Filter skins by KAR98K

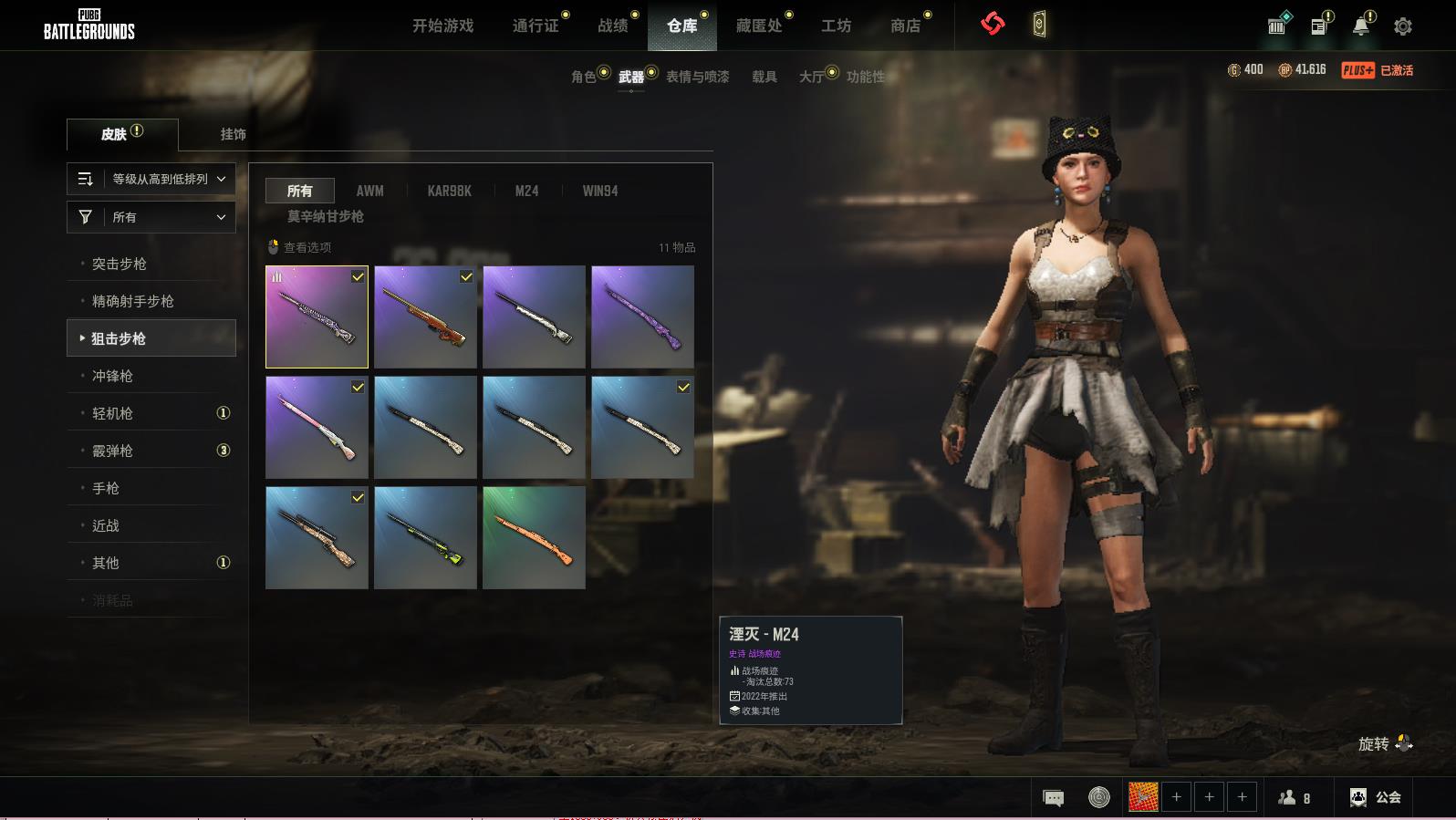[450, 191]
